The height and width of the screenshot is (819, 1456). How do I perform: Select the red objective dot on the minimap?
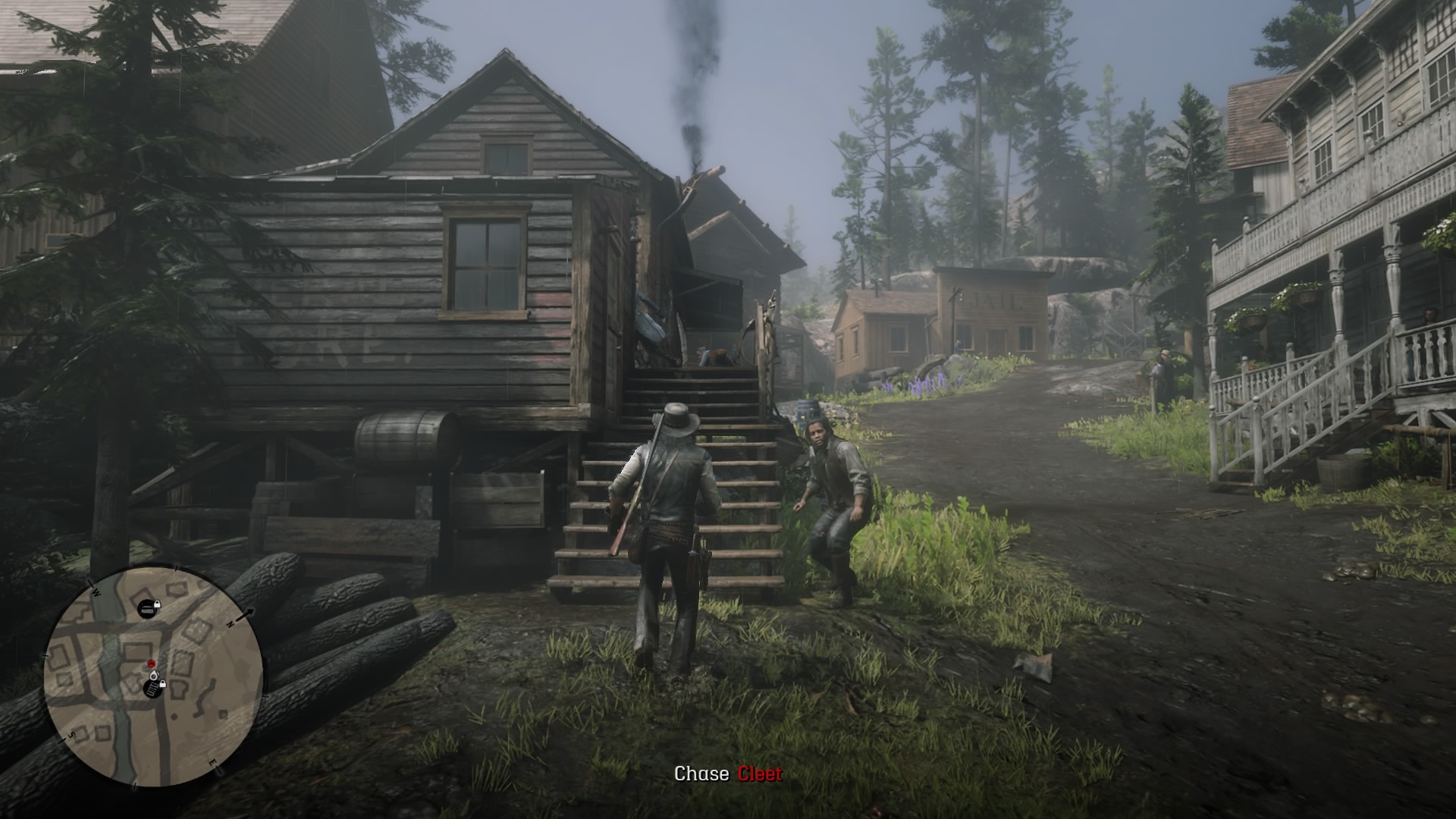(x=151, y=664)
